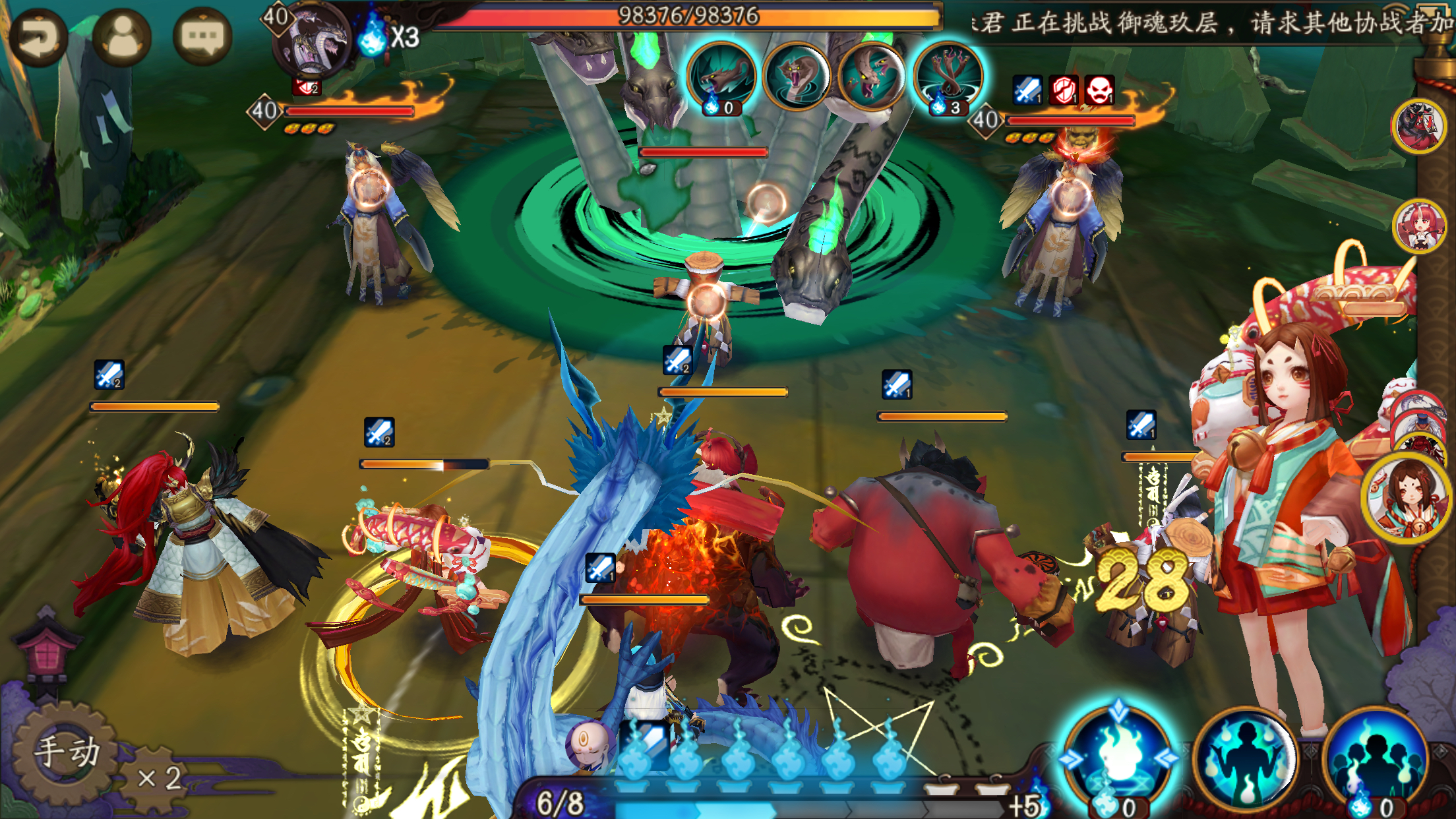Select the brown-haired girl shikigami portrait

[1407, 498]
